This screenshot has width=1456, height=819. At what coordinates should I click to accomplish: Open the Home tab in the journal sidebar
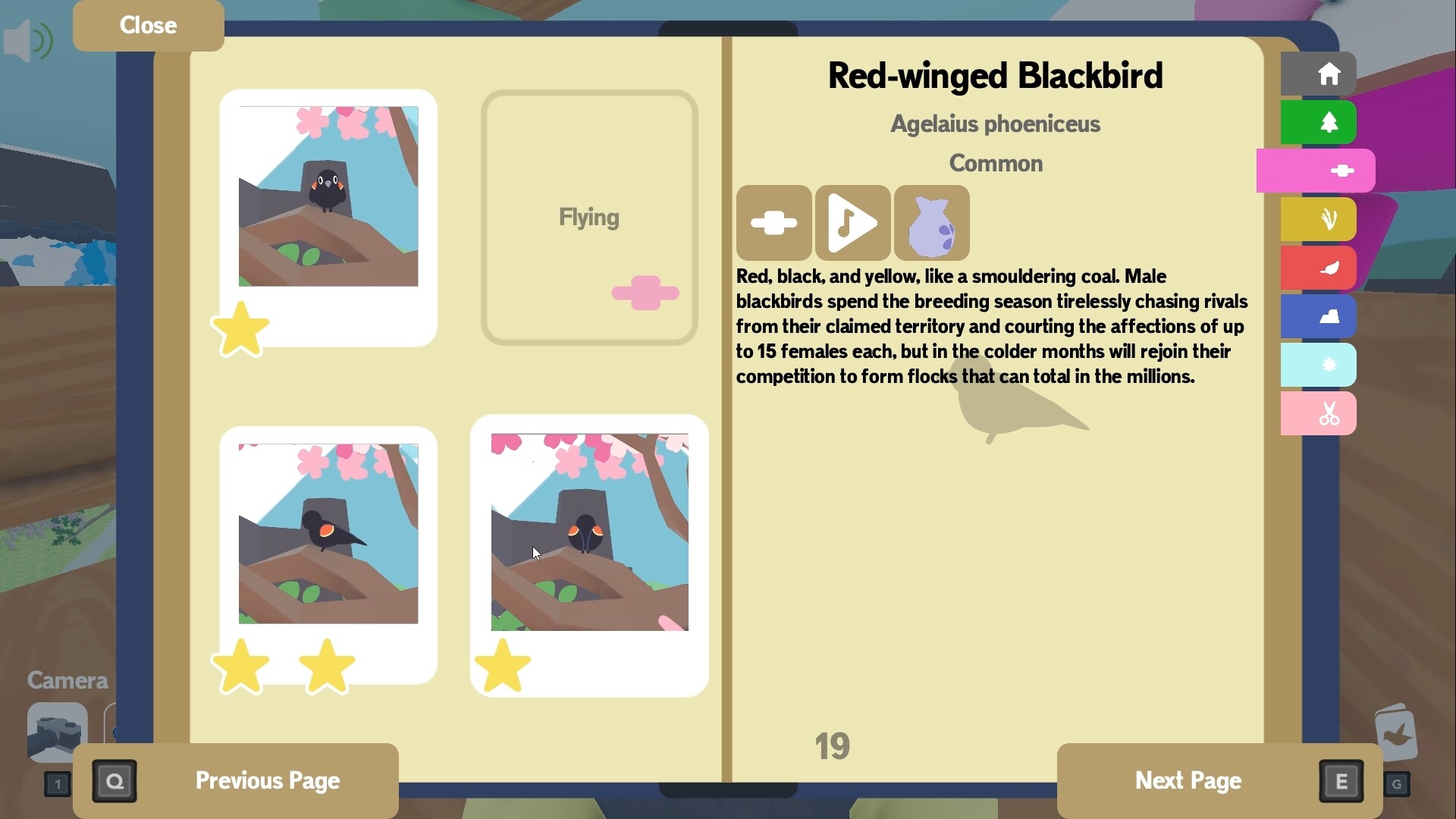tap(1318, 74)
